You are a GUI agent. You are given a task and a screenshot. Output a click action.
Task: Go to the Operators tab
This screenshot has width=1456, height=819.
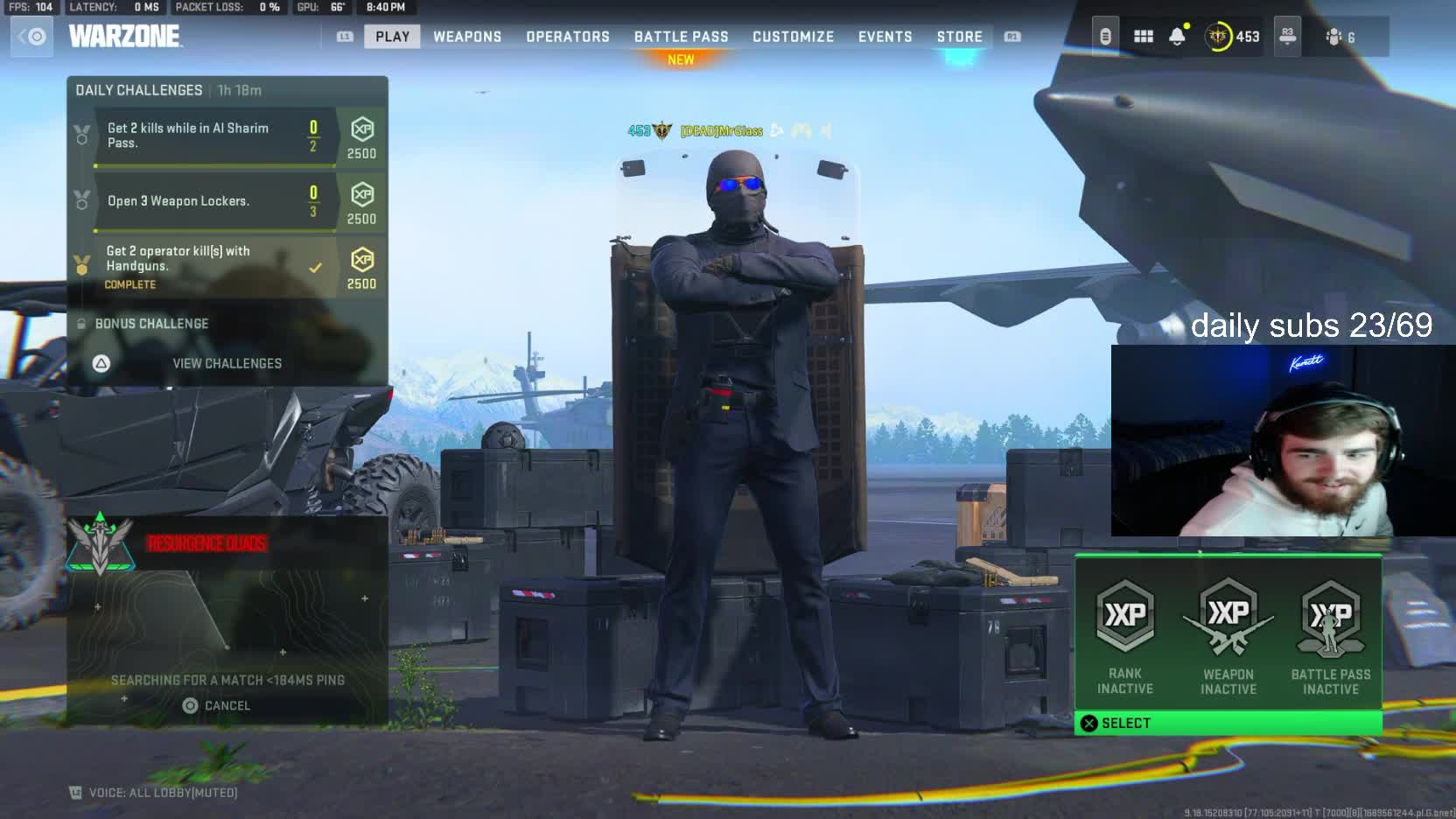coord(567,37)
